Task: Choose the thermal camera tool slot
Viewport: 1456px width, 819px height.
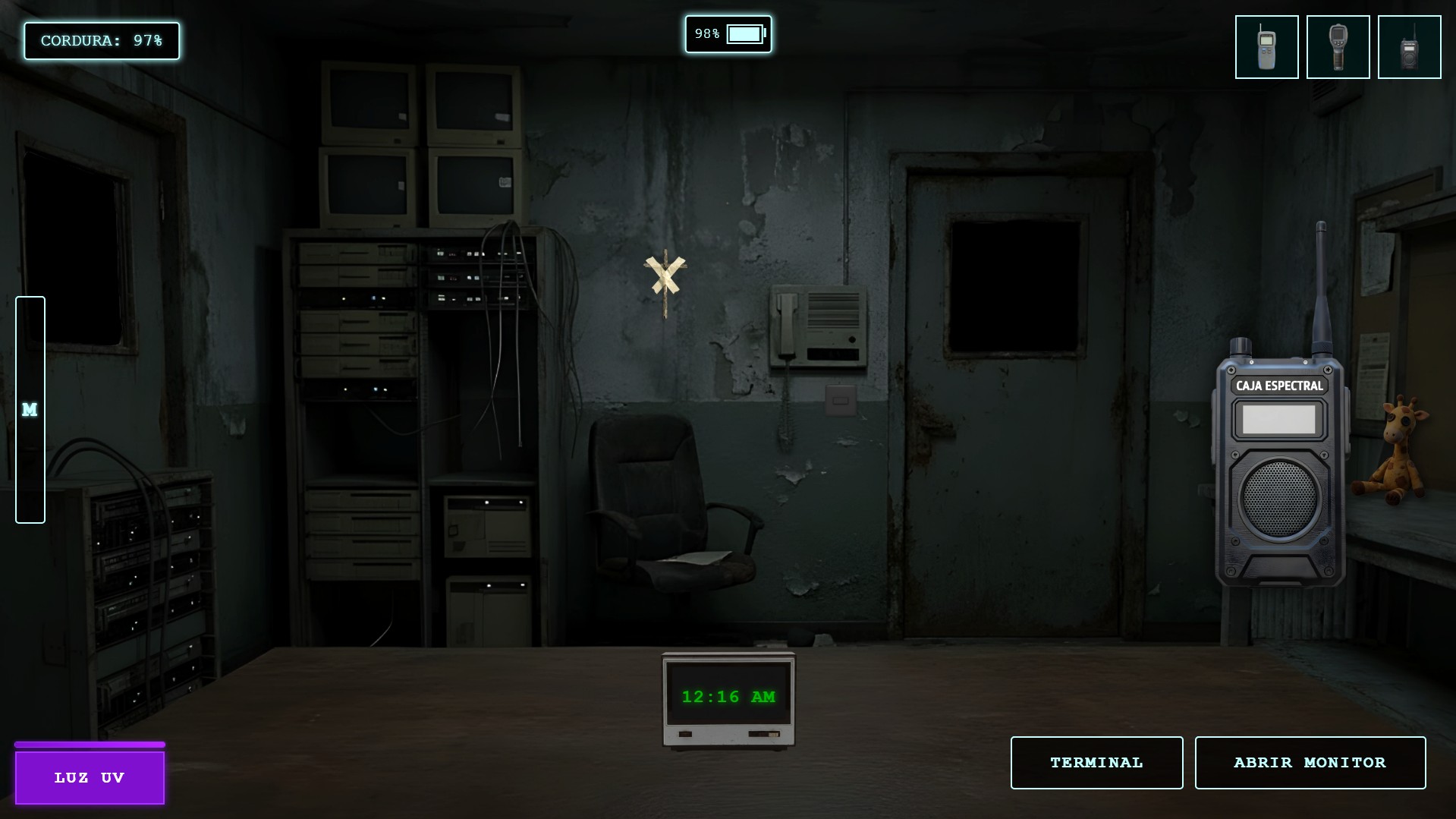Action: 1338,47
